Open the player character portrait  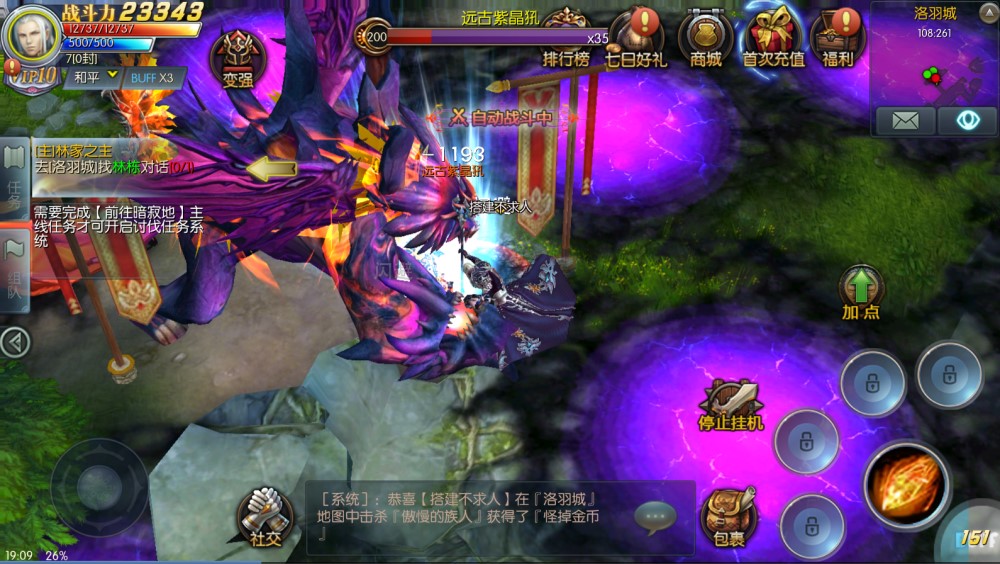32,35
